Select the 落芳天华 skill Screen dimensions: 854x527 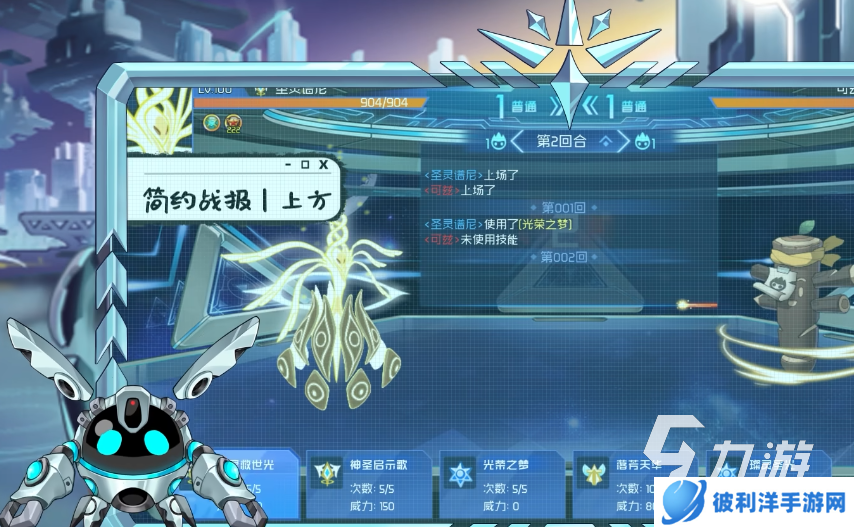tap(628, 481)
